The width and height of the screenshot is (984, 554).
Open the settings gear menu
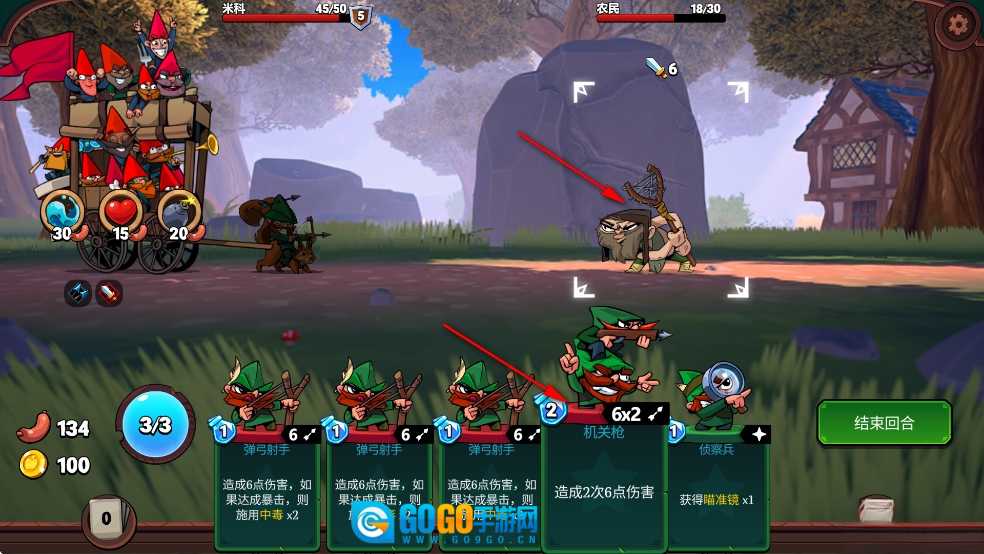click(959, 23)
